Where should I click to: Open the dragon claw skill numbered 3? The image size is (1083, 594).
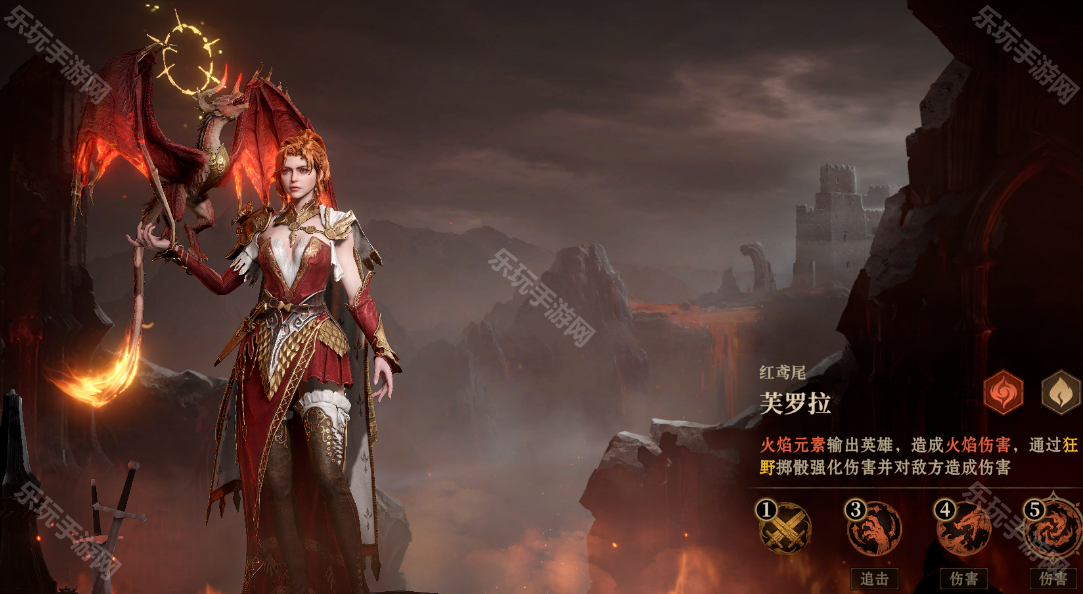click(x=874, y=527)
